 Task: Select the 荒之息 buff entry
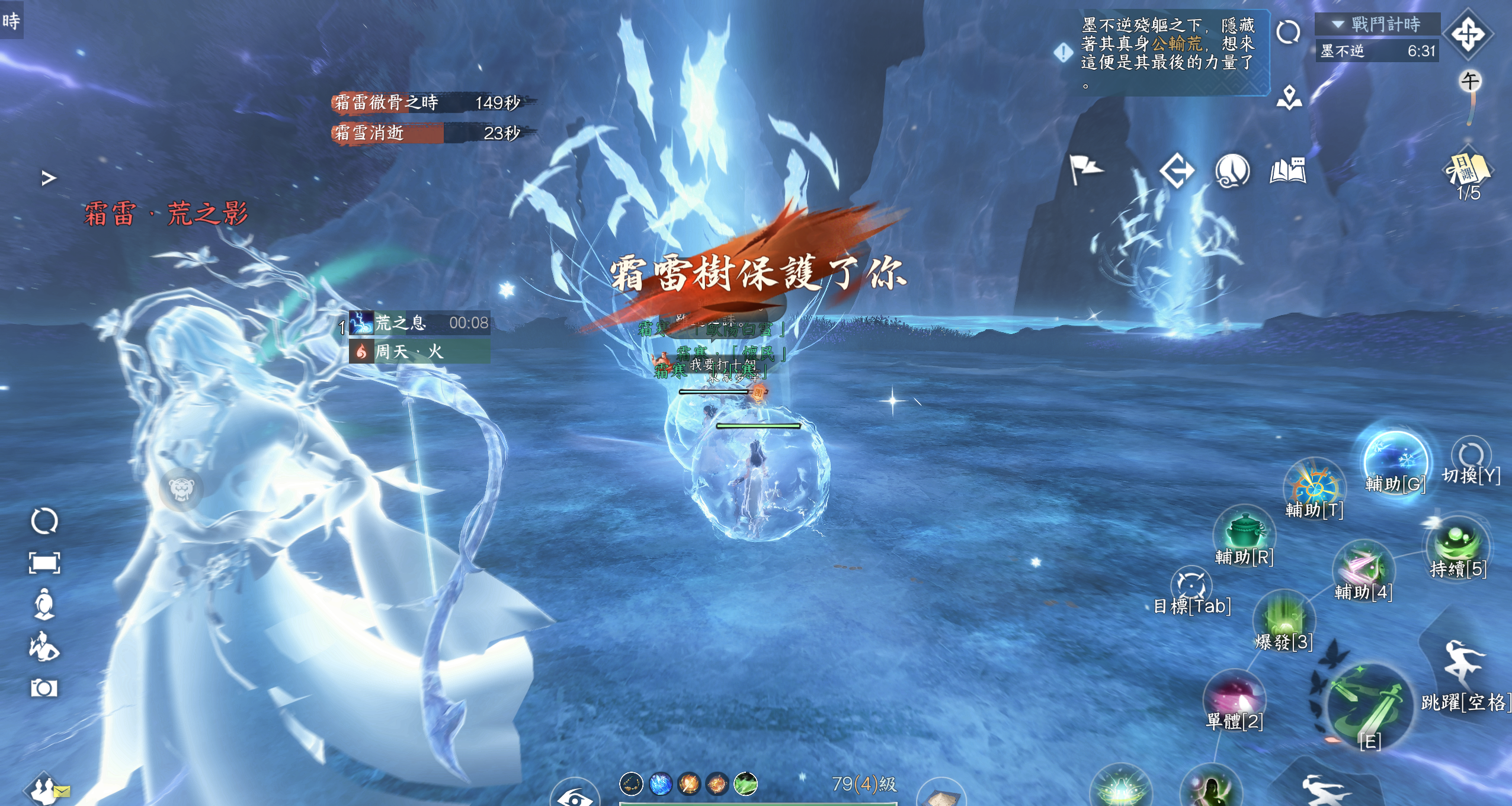coord(419,323)
